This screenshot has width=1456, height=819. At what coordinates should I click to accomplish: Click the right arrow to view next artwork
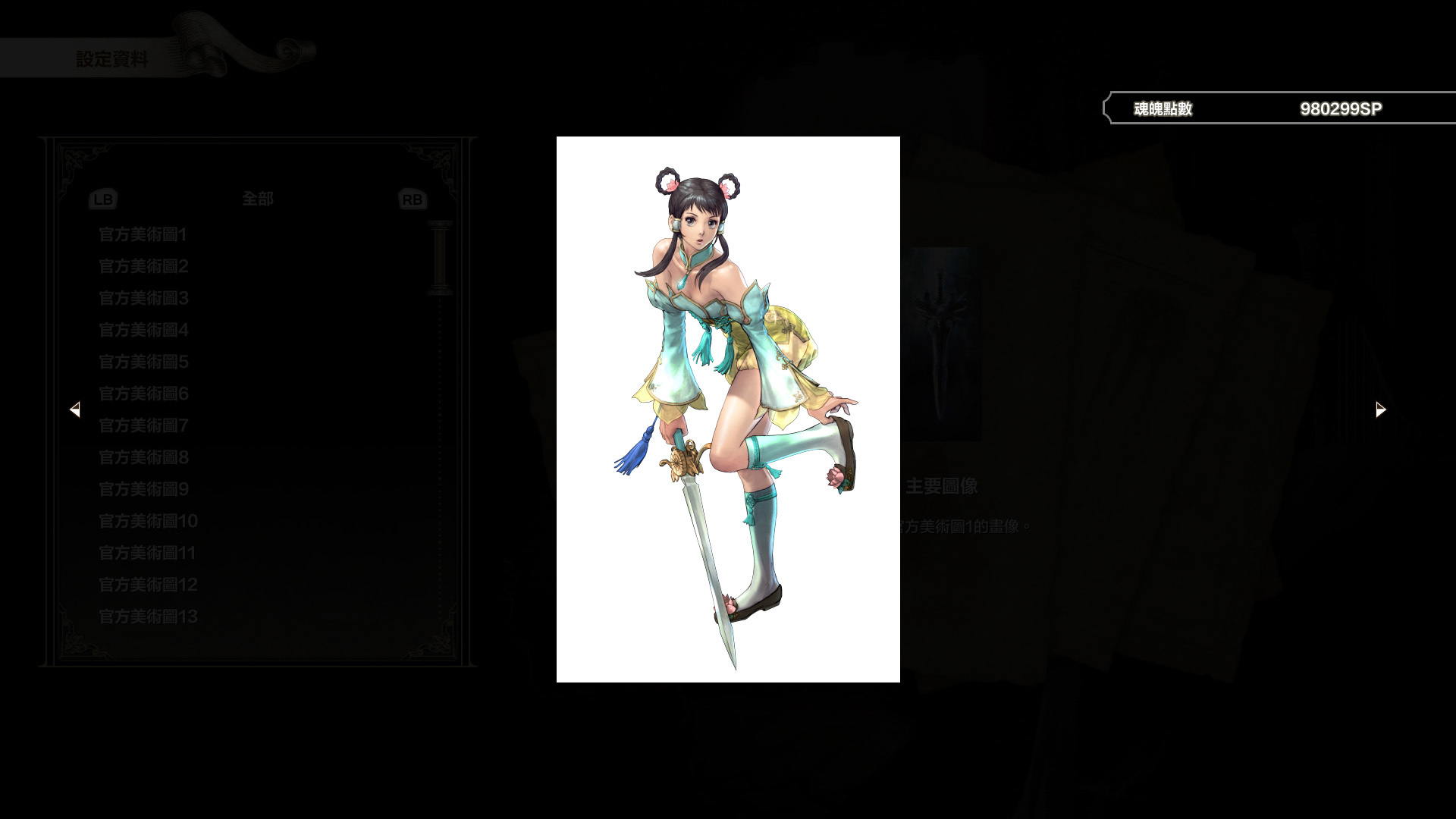coord(1379,409)
